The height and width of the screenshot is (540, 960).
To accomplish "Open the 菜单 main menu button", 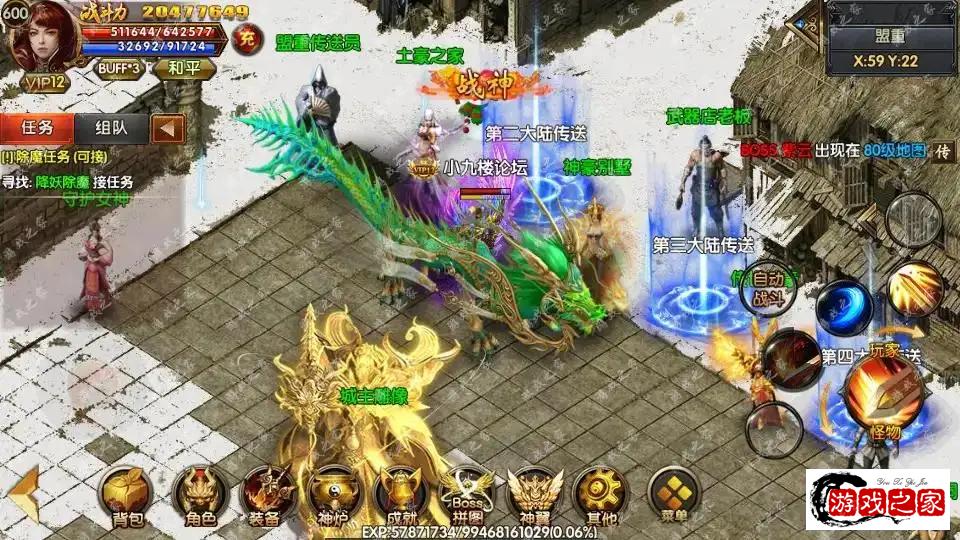I will pos(670,492).
